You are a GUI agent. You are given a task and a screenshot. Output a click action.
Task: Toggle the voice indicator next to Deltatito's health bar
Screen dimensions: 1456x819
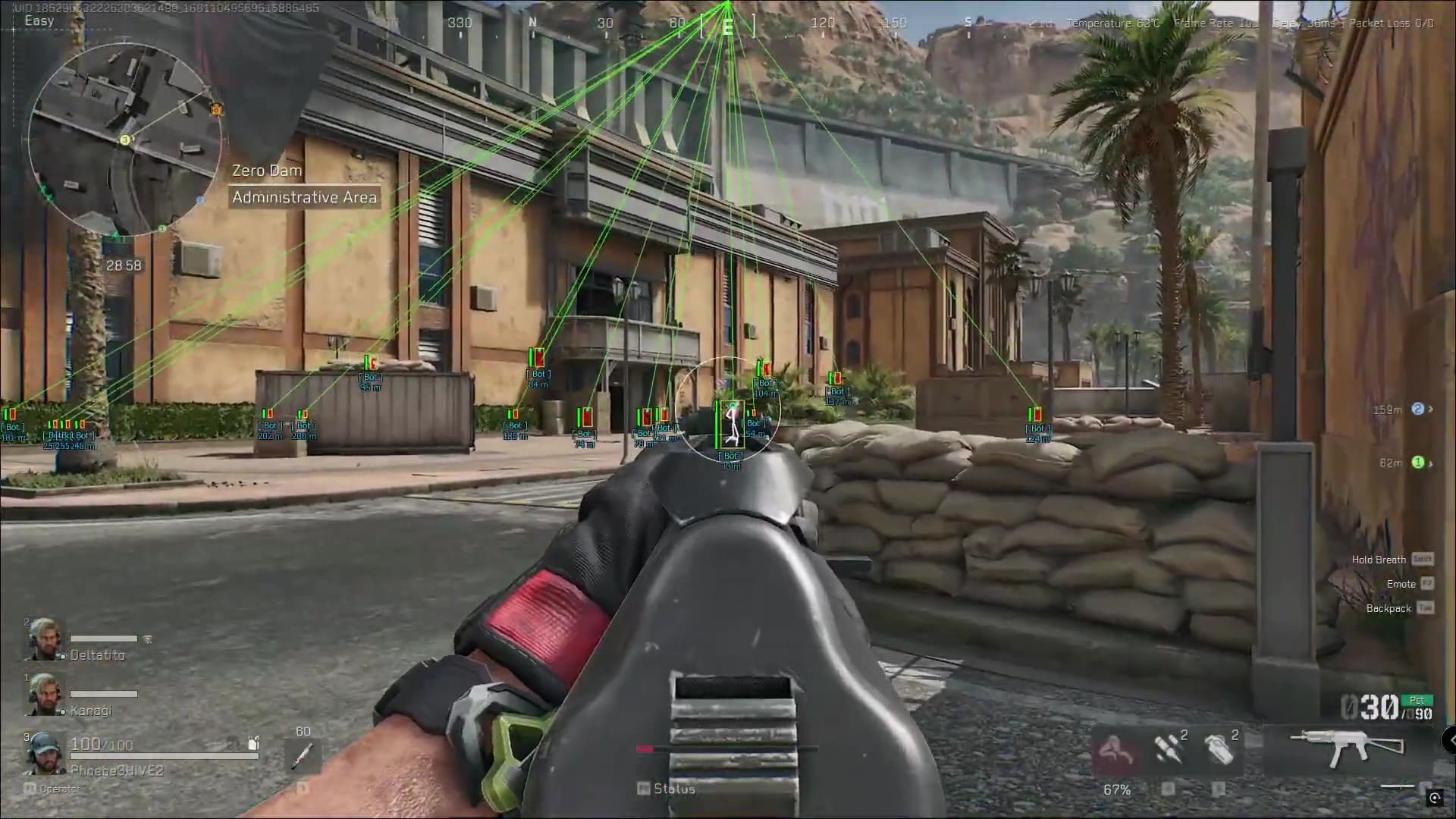point(146,638)
